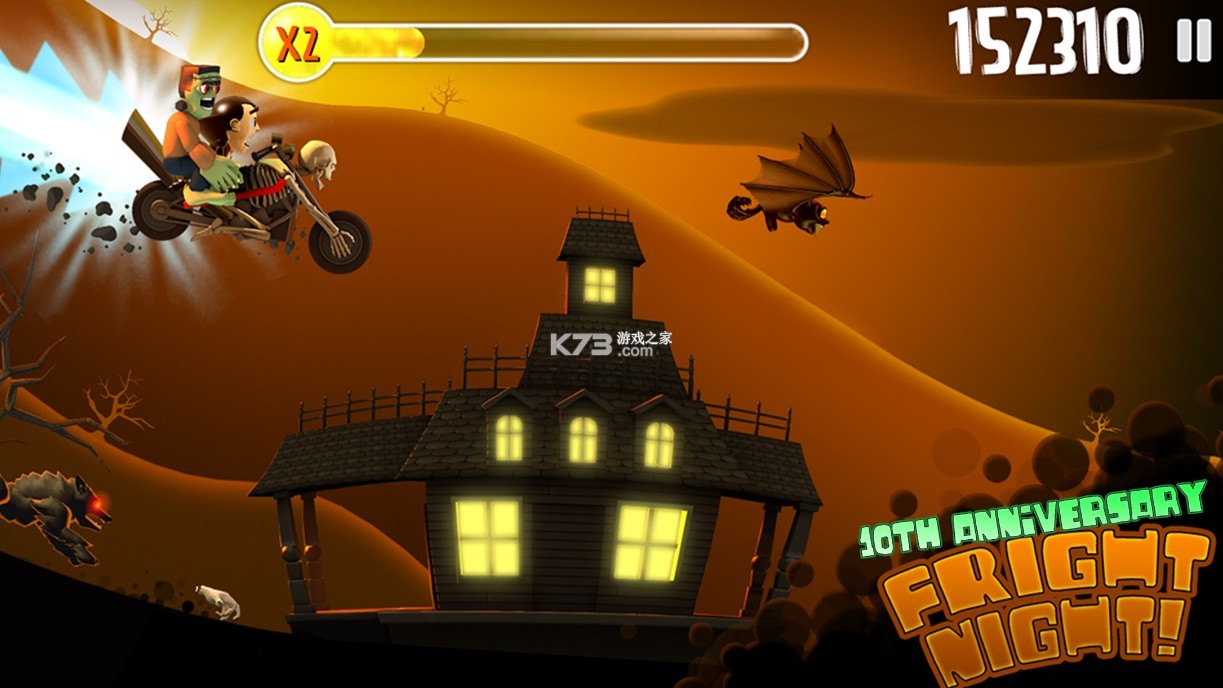Pause the game with the pause icon
The width and height of the screenshot is (1223, 688).
1193,41
